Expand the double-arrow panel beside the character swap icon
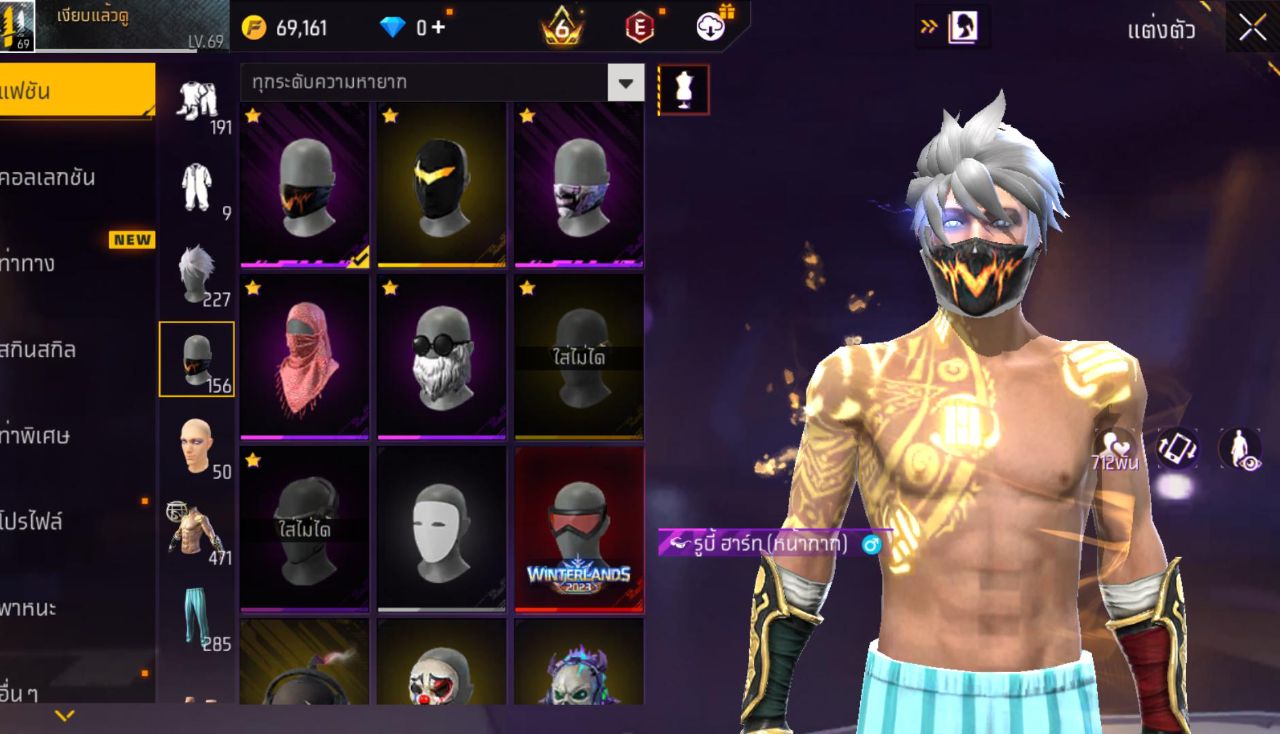 click(928, 28)
